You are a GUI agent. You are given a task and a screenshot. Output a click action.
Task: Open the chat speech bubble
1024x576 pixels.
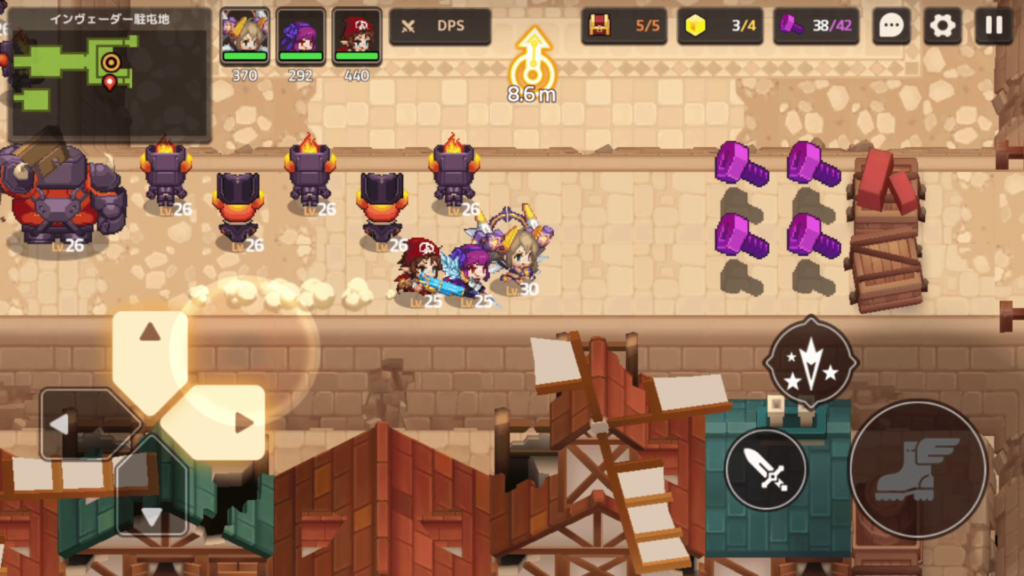click(890, 26)
